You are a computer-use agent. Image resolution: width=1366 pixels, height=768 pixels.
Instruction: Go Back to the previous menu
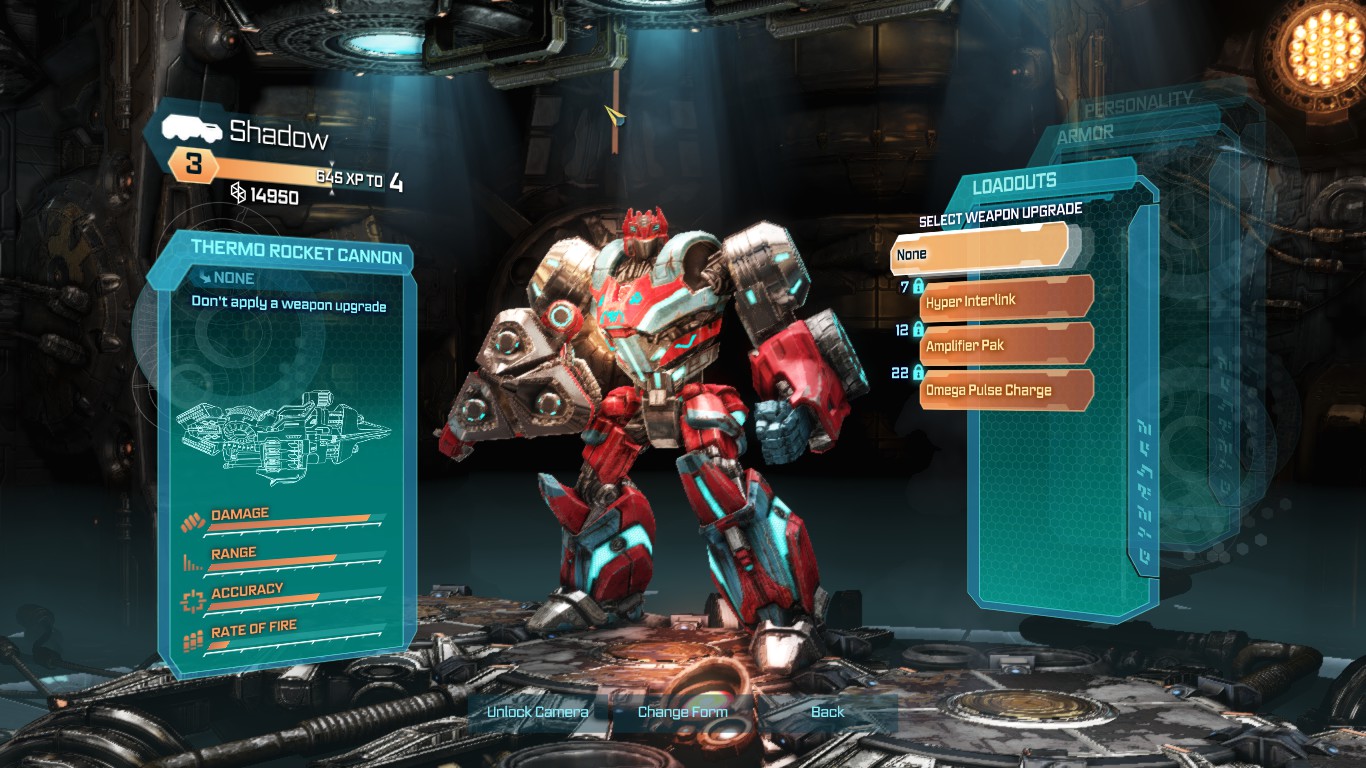tap(827, 712)
